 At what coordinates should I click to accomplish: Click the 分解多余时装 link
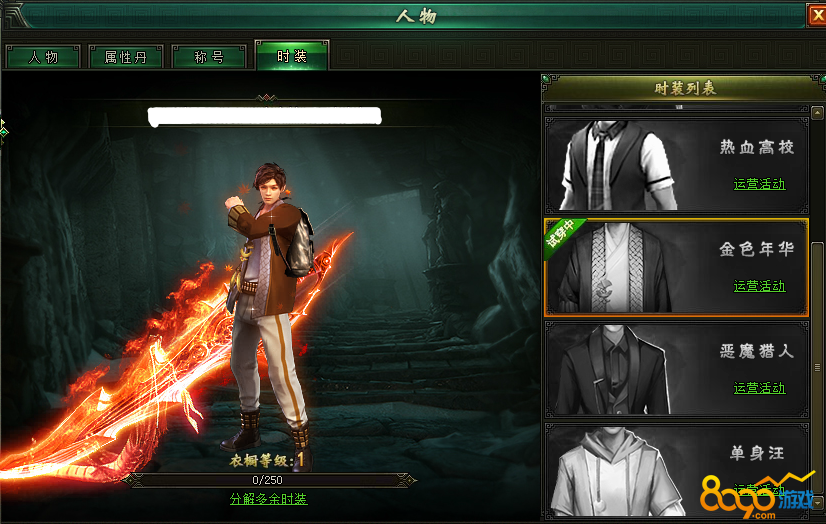click(268, 499)
